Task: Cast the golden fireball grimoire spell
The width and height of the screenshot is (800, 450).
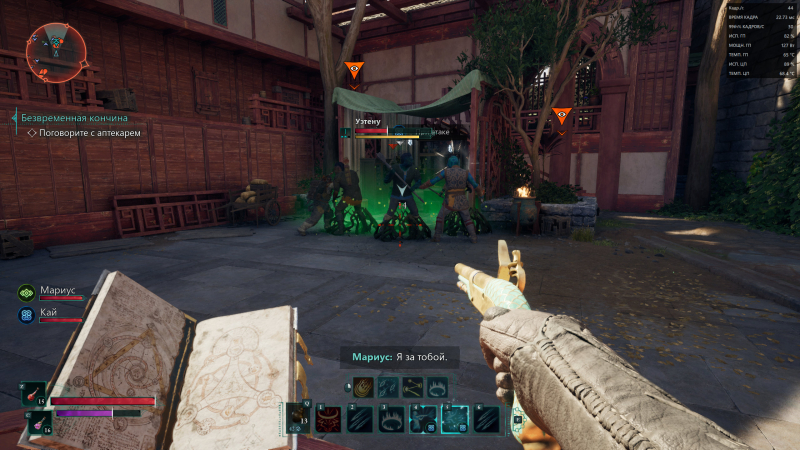Action: click(x=362, y=387)
